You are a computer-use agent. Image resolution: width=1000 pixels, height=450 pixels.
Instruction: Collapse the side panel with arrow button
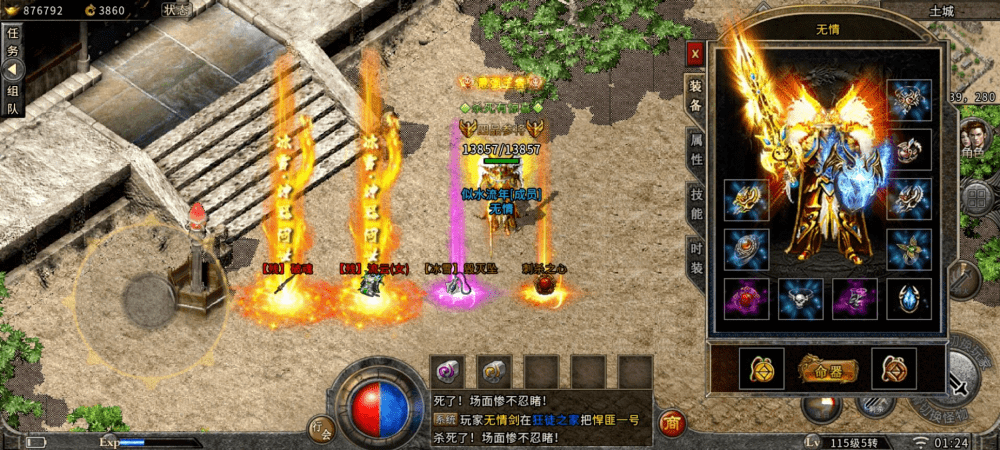point(13,70)
